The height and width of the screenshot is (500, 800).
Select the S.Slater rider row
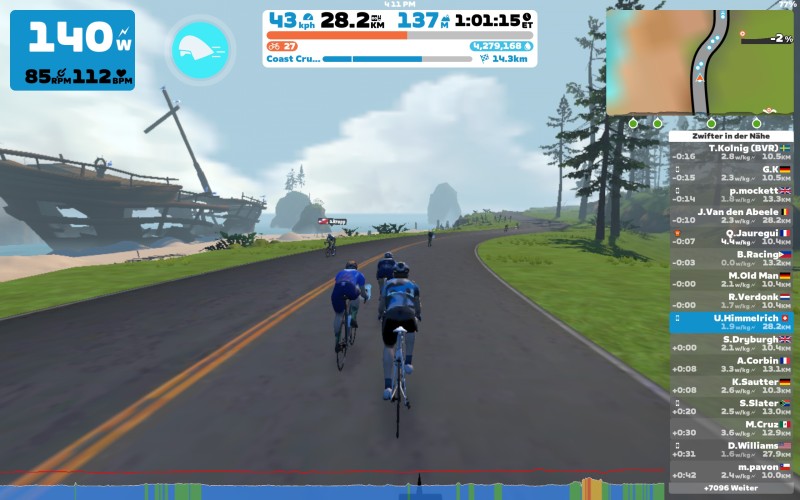[731, 407]
